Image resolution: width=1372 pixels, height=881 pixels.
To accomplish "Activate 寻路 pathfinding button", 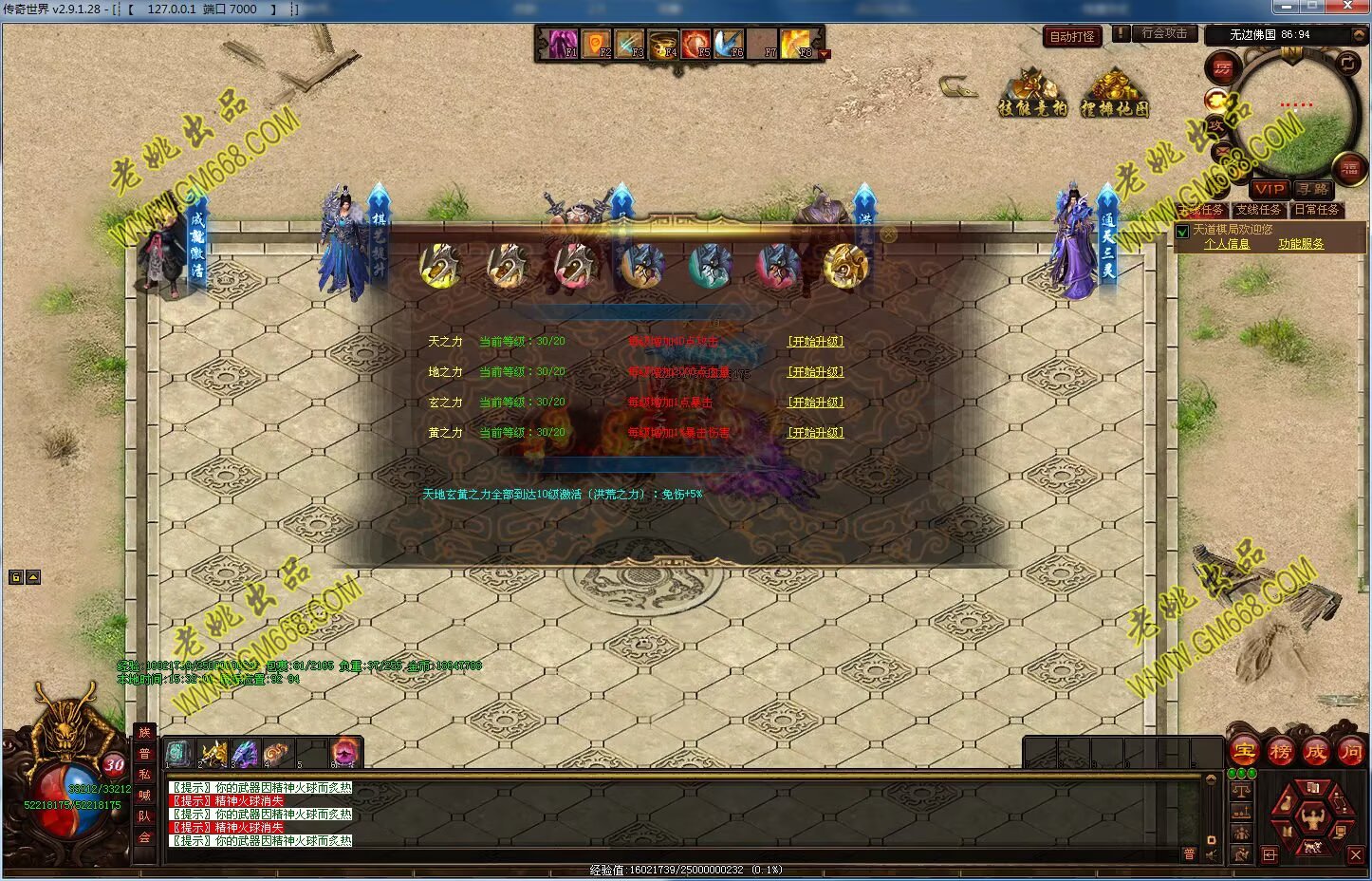I will point(1312,189).
